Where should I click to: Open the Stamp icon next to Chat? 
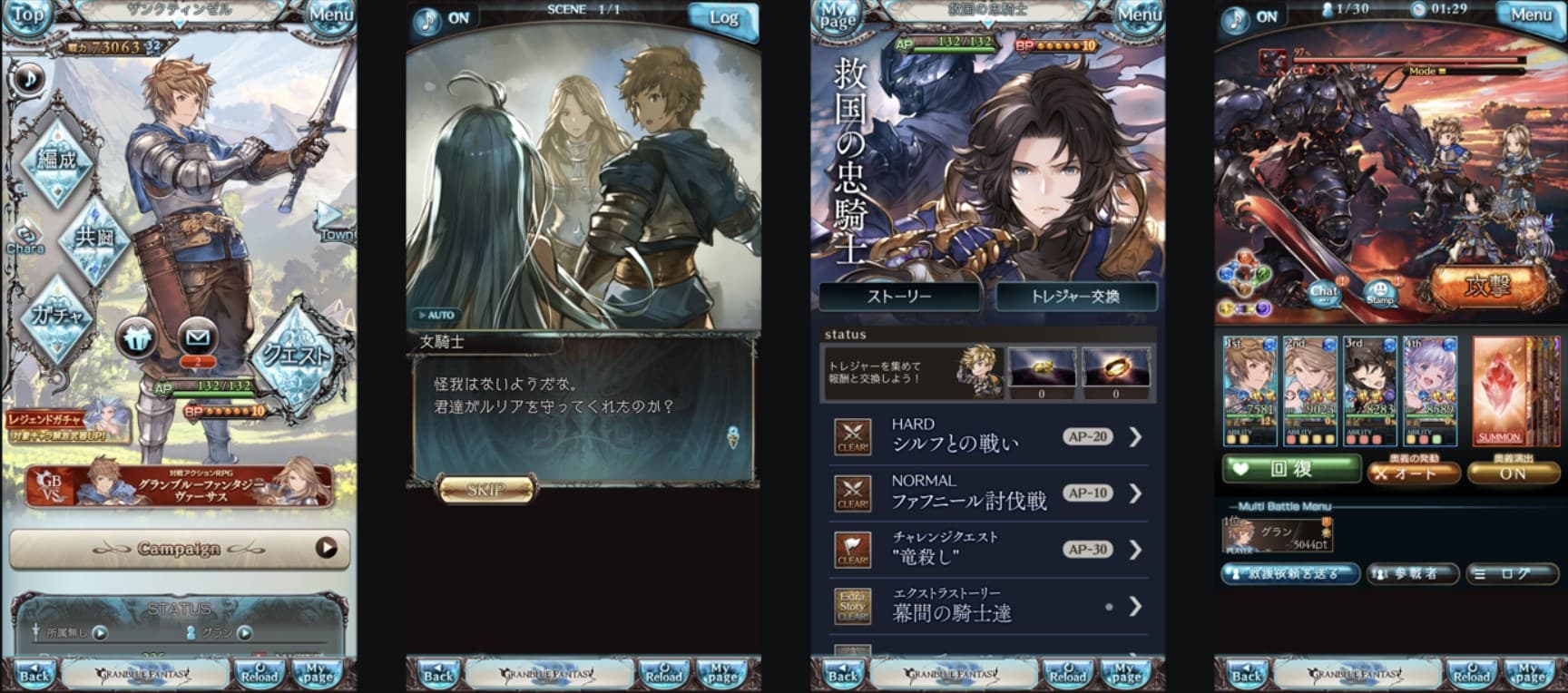tap(1383, 291)
